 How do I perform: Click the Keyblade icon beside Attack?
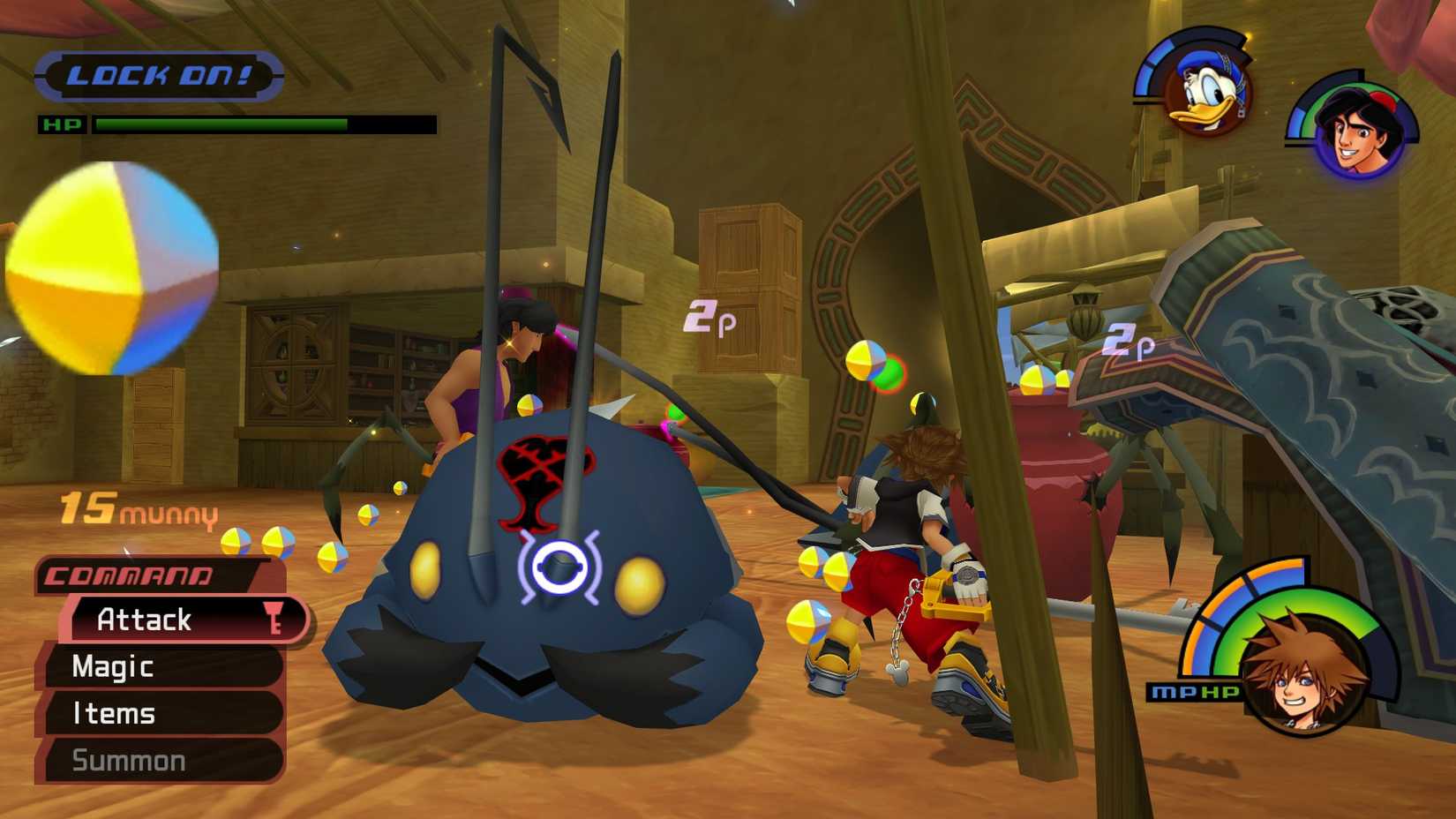pos(276,620)
